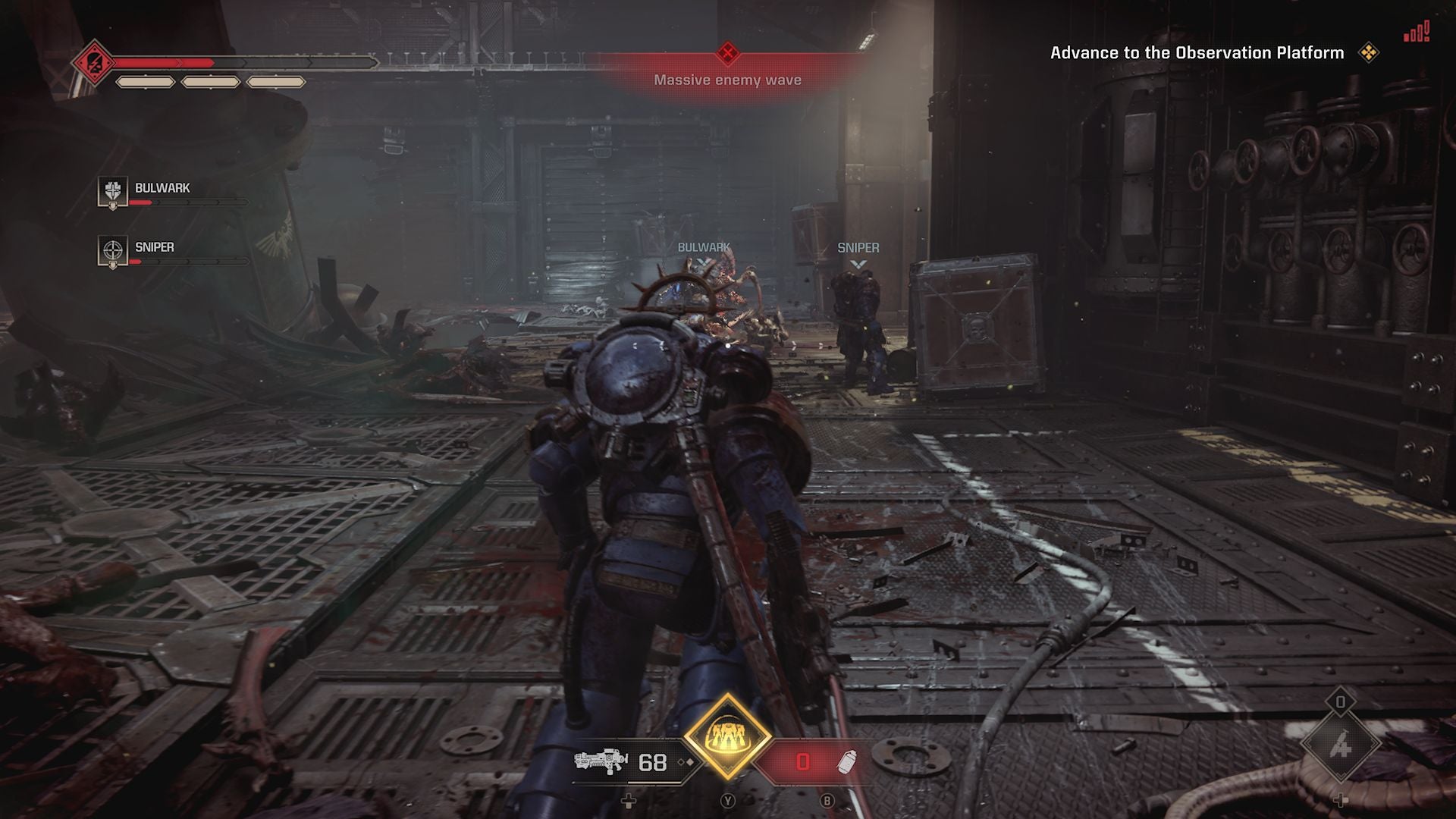
Task: Click the red skull player class emblem
Action: click(93, 62)
